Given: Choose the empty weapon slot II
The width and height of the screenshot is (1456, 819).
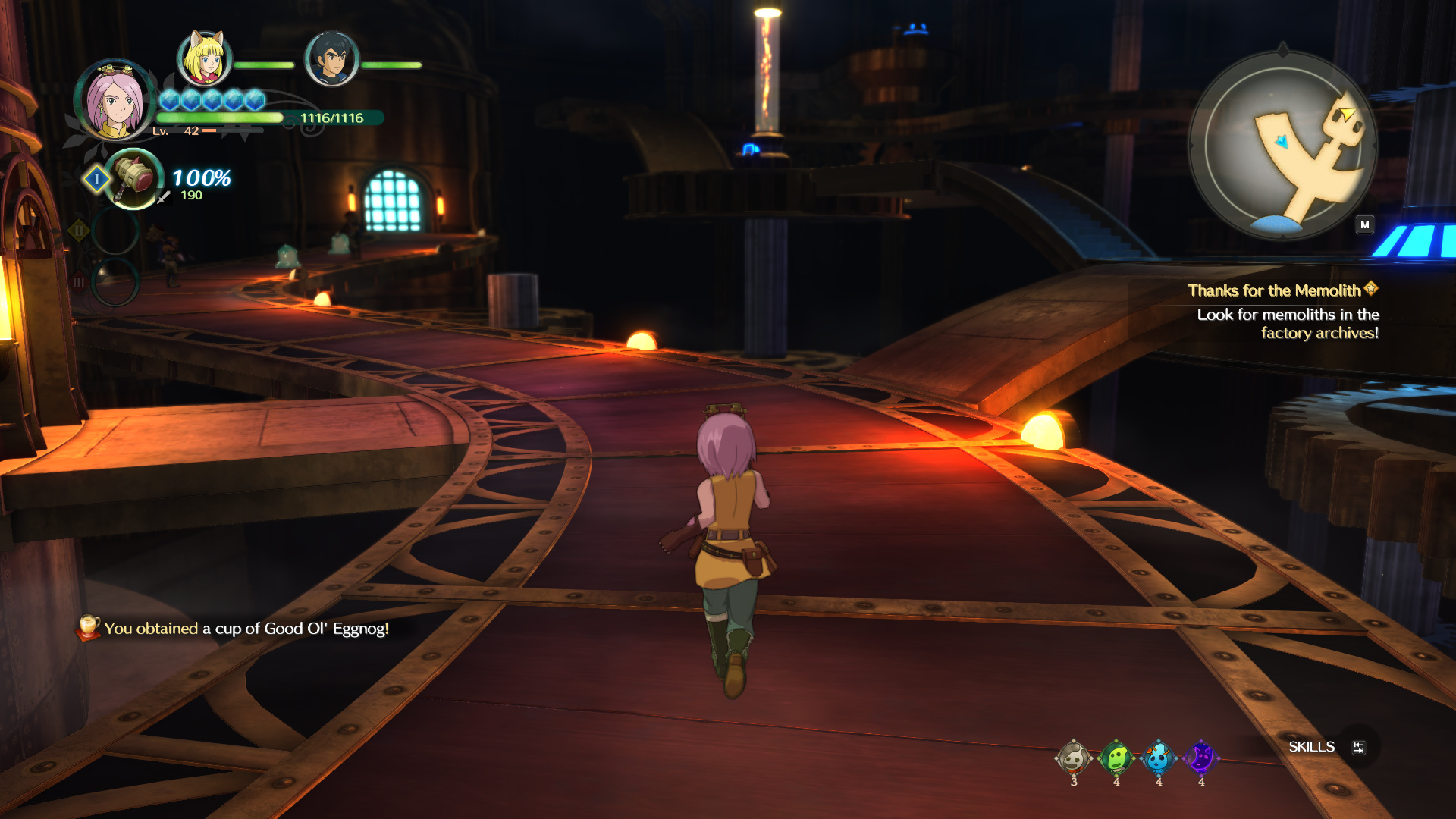Looking at the screenshot, I should click(115, 231).
